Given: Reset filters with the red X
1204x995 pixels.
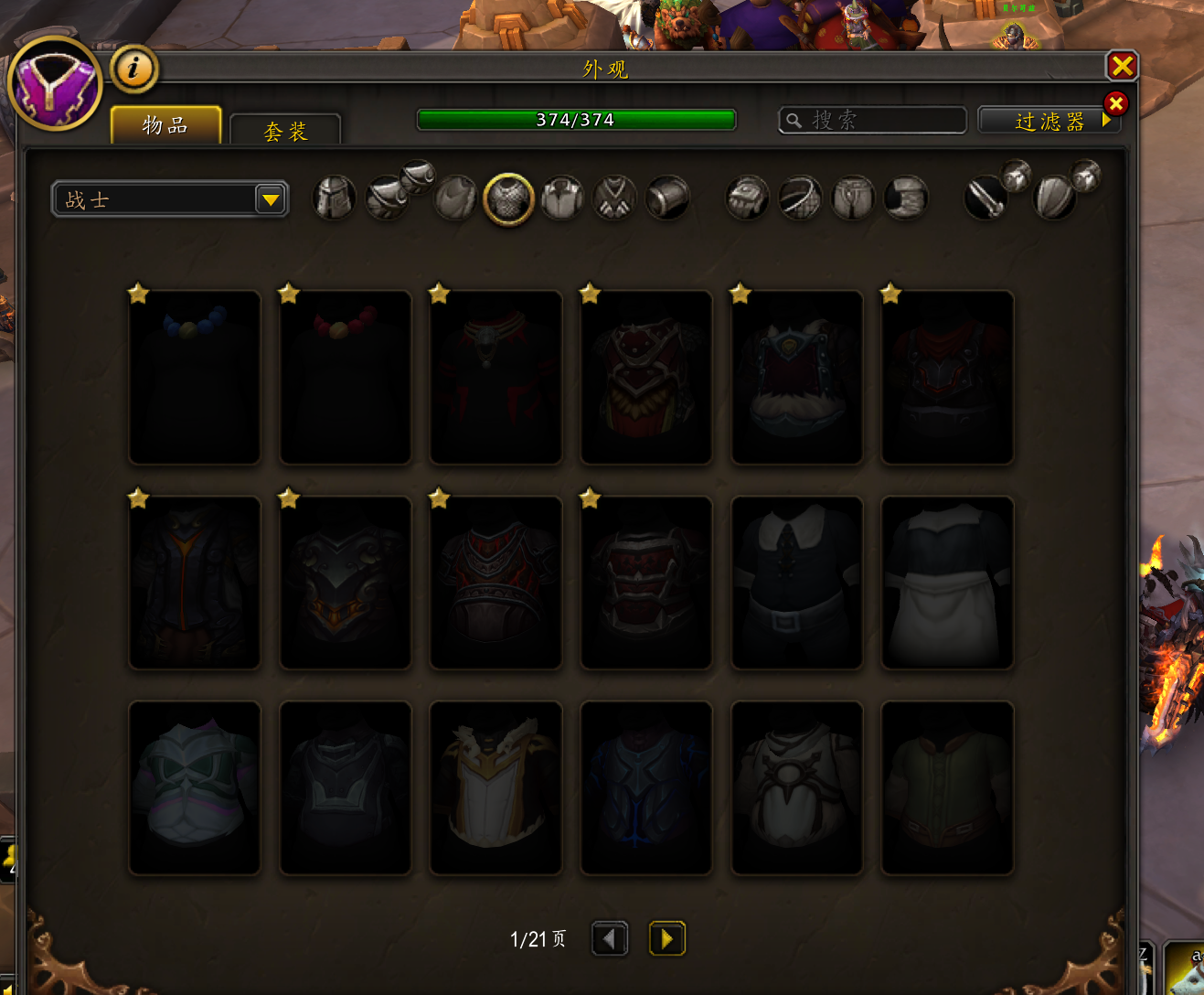Looking at the screenshot, I should (1115, 103).
